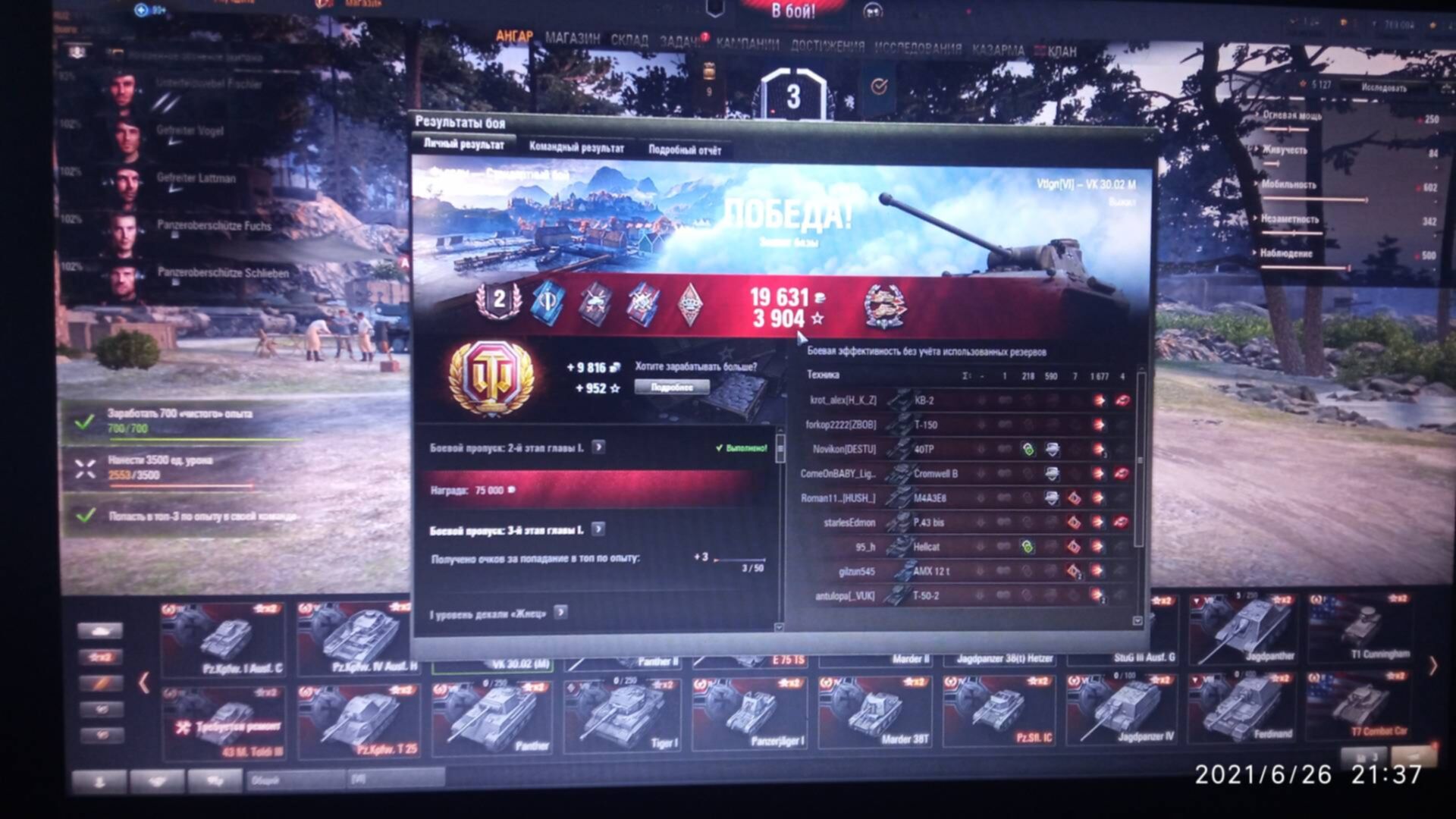1456x819 pixels.
Task: Switch to the Подробный отчёт detailed report tab
Action: click(x=685, y=149)
